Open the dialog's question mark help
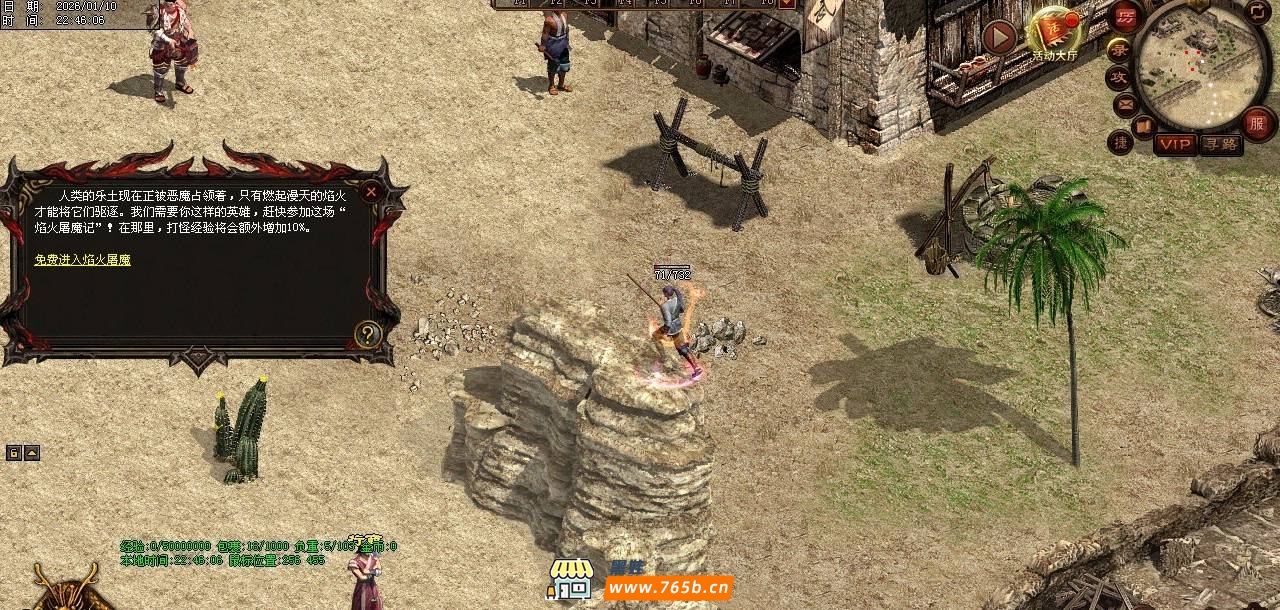 coord(368,334)
